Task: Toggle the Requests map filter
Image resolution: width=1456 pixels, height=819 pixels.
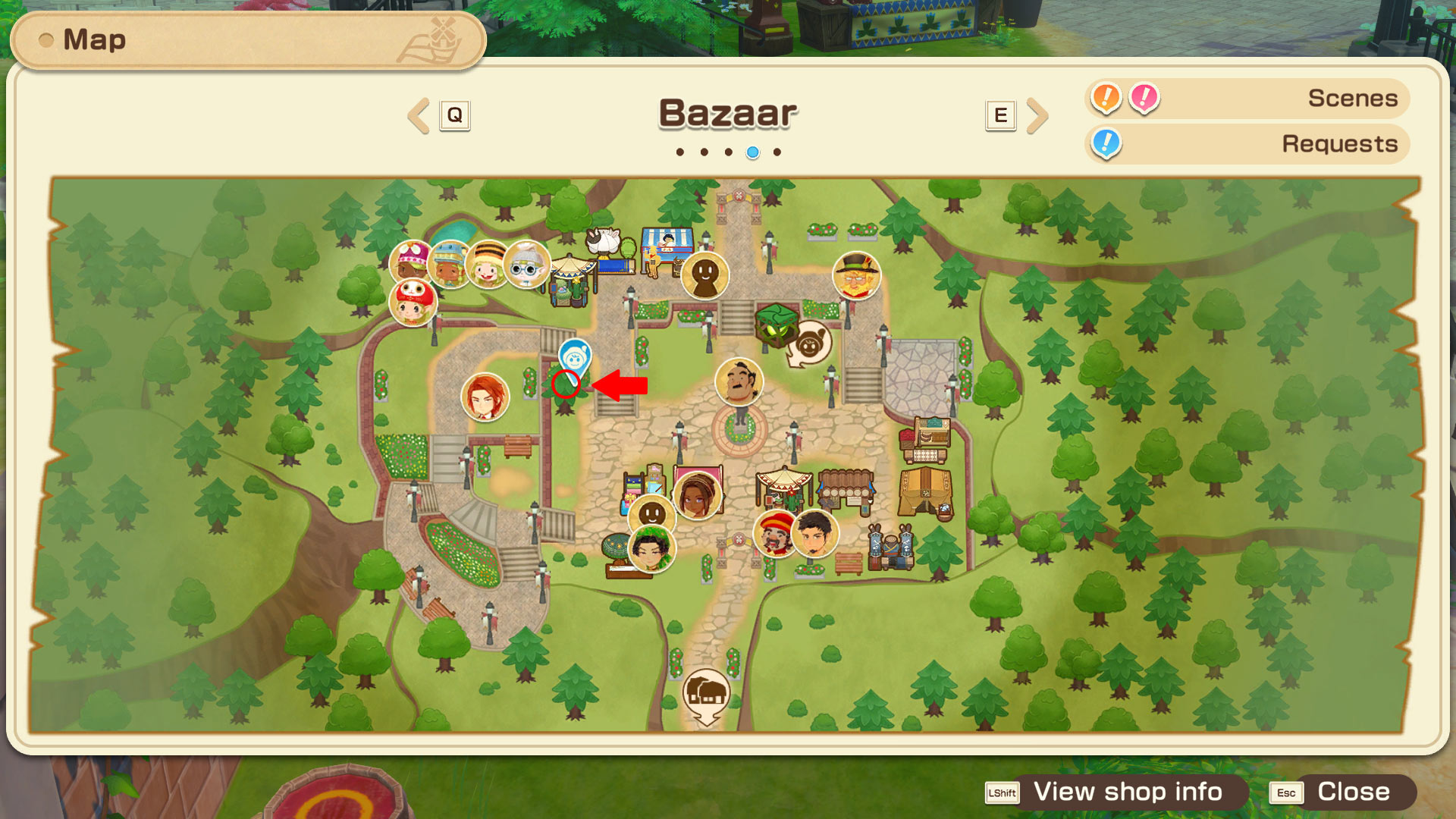Action: [x=1247, y=144]
